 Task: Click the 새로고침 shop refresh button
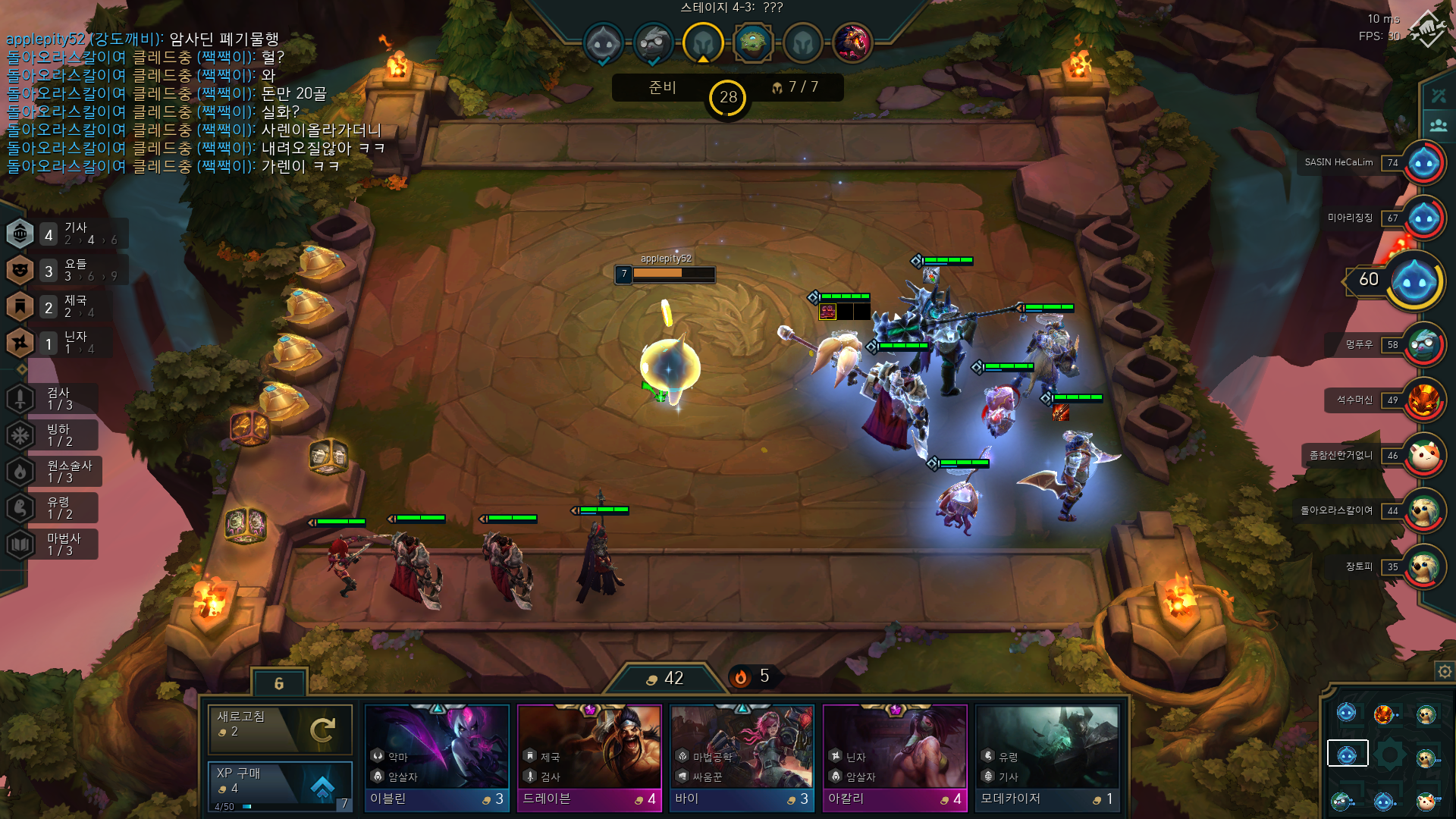[280, 729]
